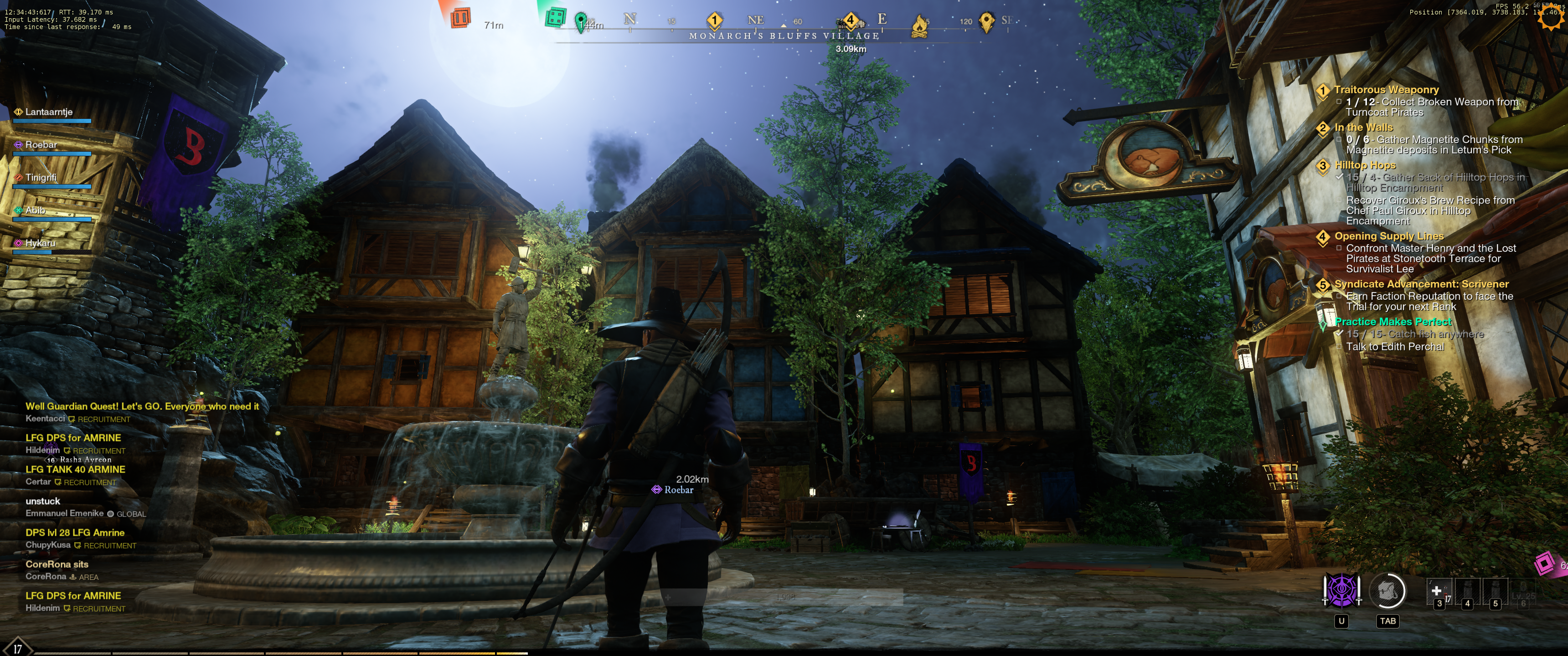Select group member Abib
The width and height of the screenshot is (1568, 656).
click(35, 210)
